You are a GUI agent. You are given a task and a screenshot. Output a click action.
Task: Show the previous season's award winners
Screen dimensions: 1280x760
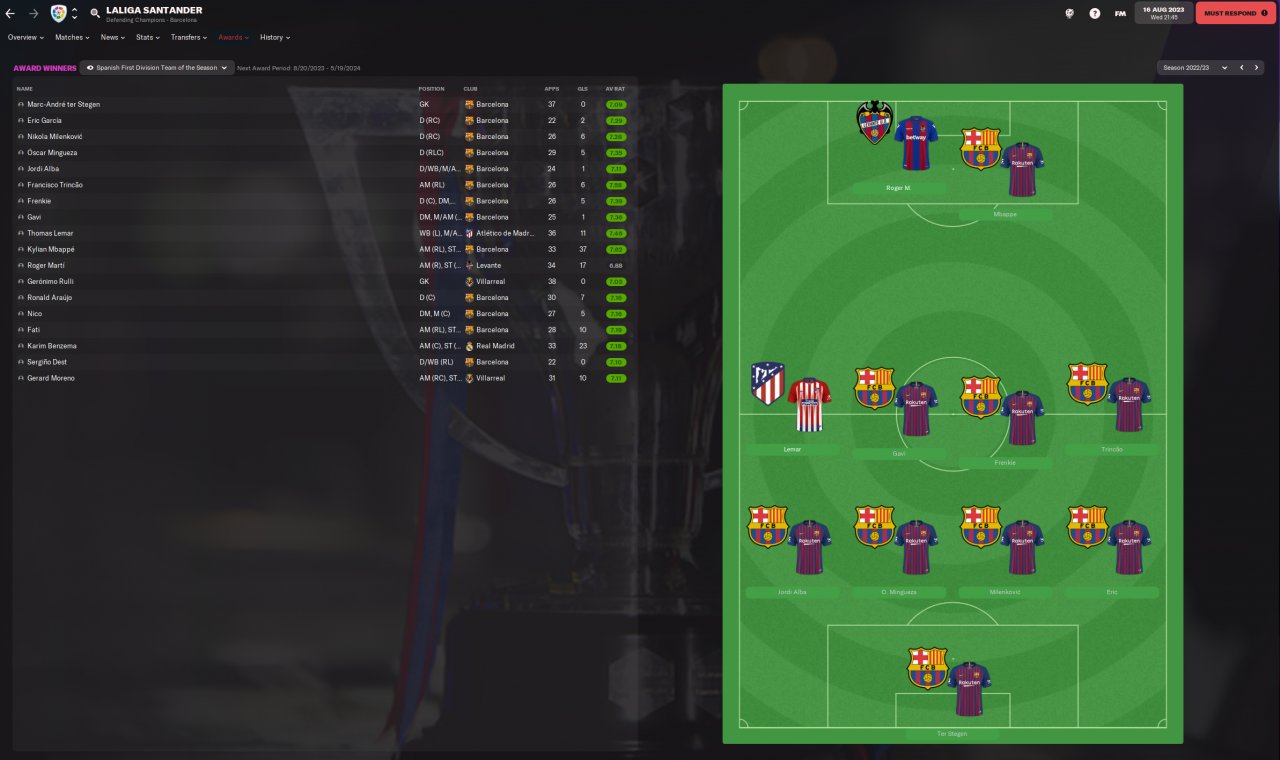(x=1242, y=68)
